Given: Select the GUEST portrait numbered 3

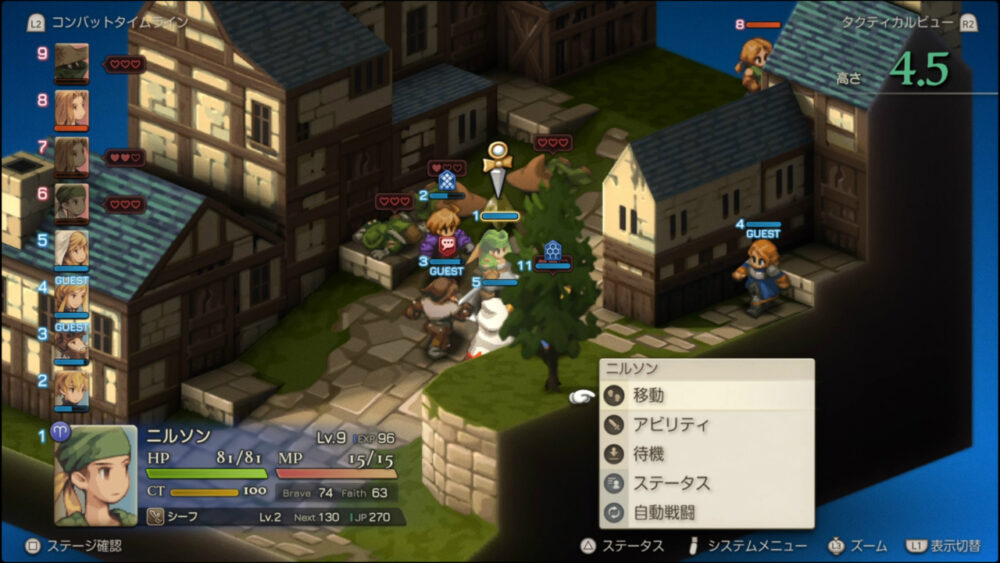Looking at the screenshot, I should (x=71, y=342).
